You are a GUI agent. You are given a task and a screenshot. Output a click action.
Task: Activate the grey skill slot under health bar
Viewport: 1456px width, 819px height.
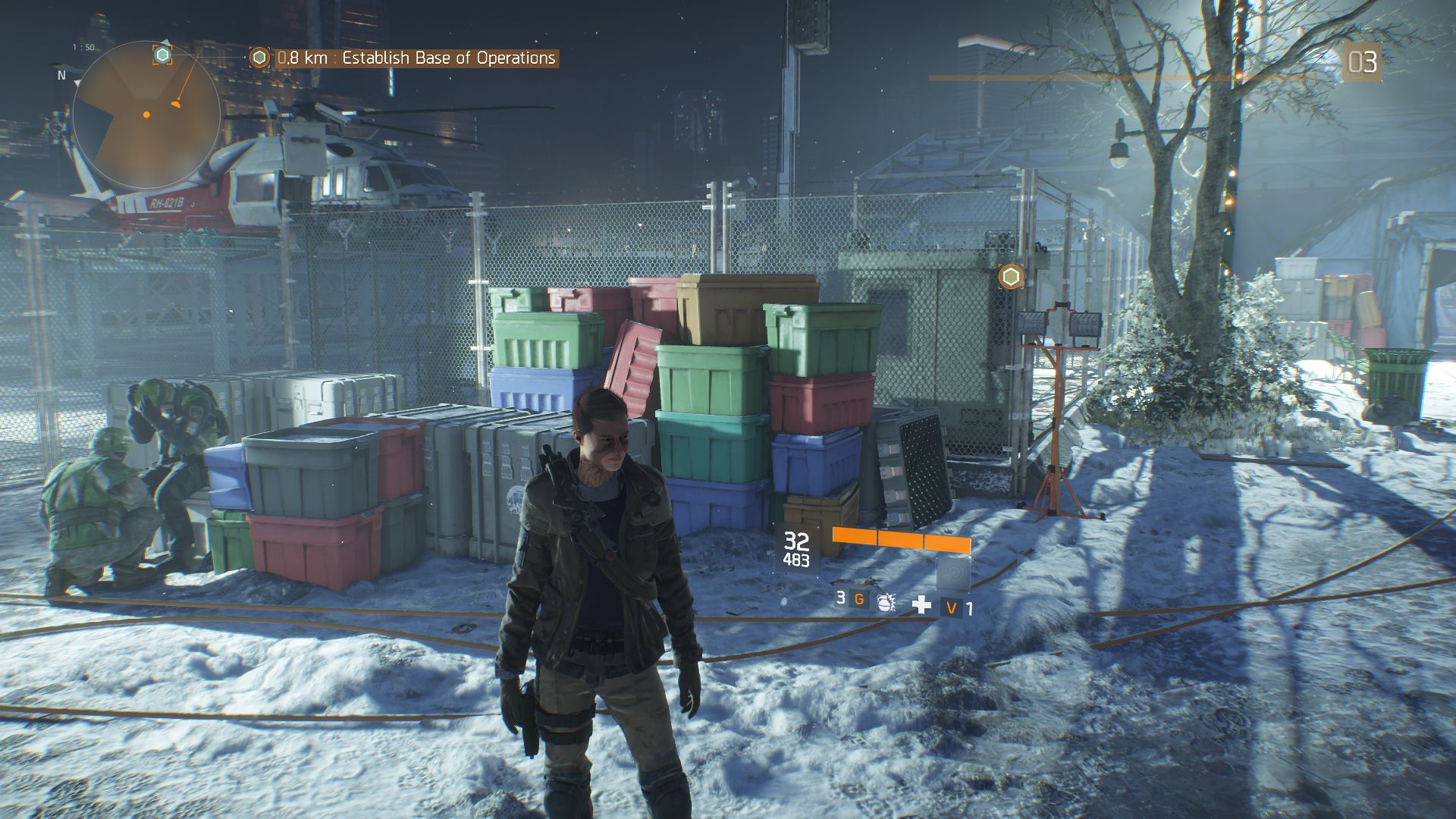pyautogui.click(x=952, y=573)
